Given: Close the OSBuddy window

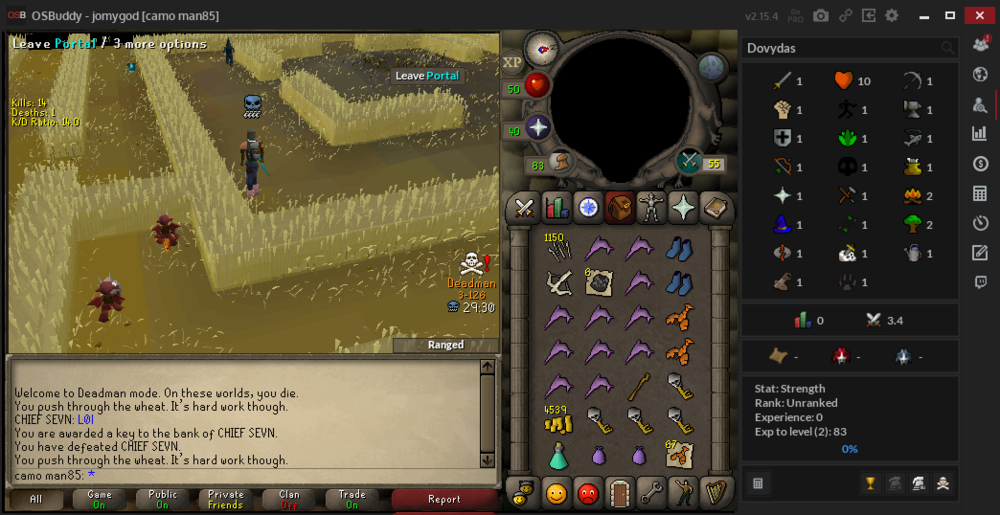Looking at the screenshot, I should pyautogui.click(x=977, y=15).
